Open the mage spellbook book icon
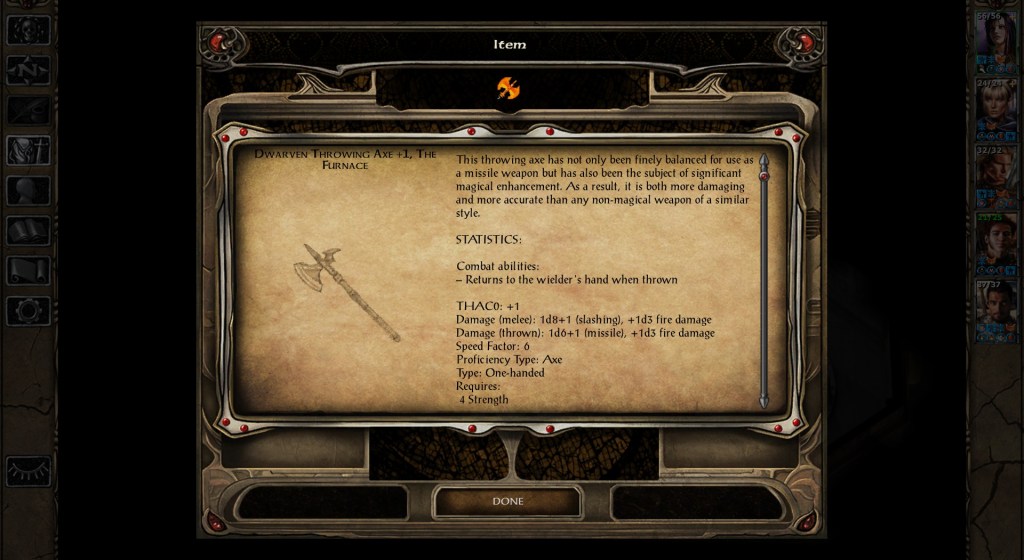Image resolution: width=1024 pixels, height=560 pixels. (x=28, y=231)
